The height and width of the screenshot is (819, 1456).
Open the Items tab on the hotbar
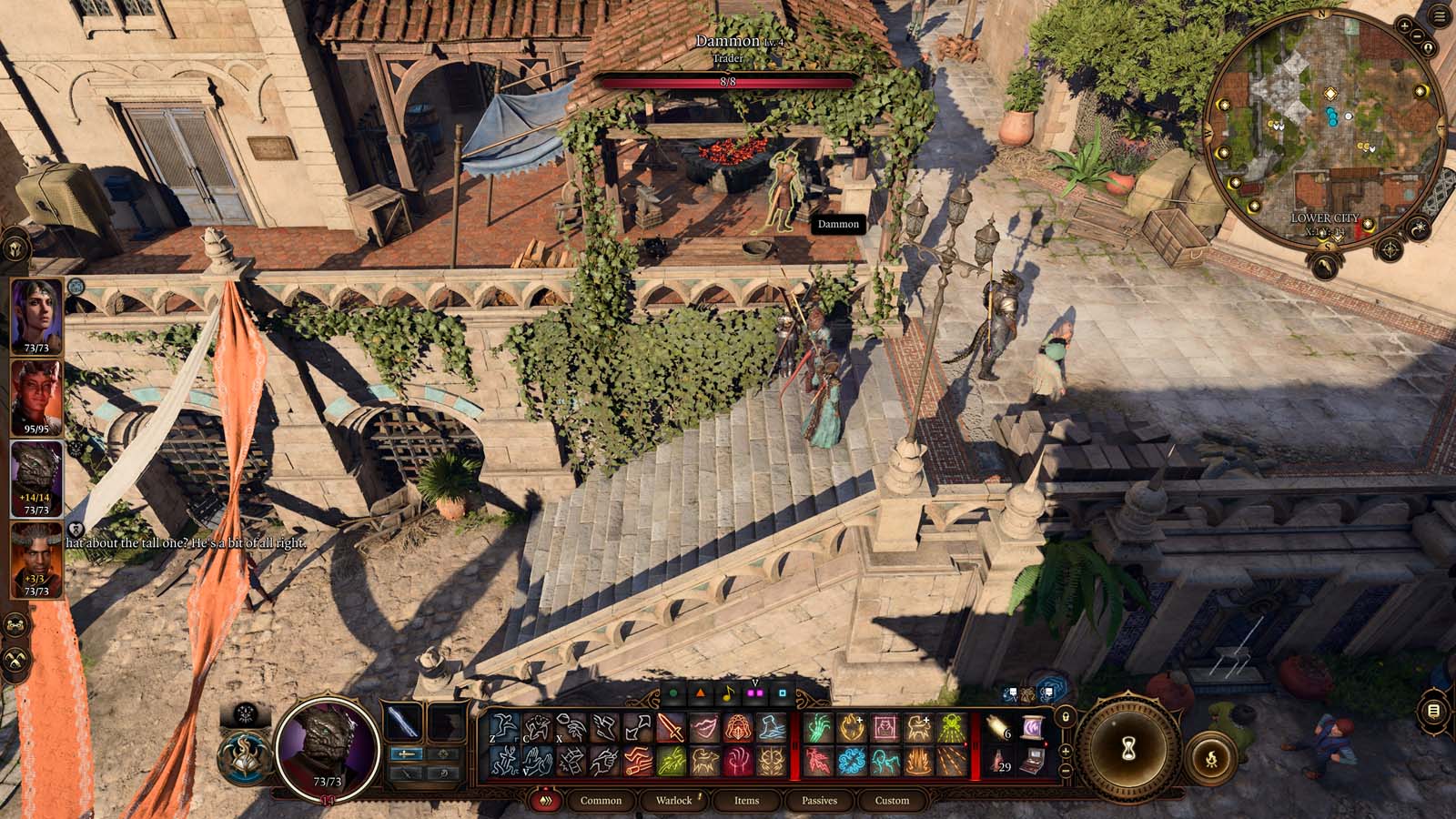point(746,801)
